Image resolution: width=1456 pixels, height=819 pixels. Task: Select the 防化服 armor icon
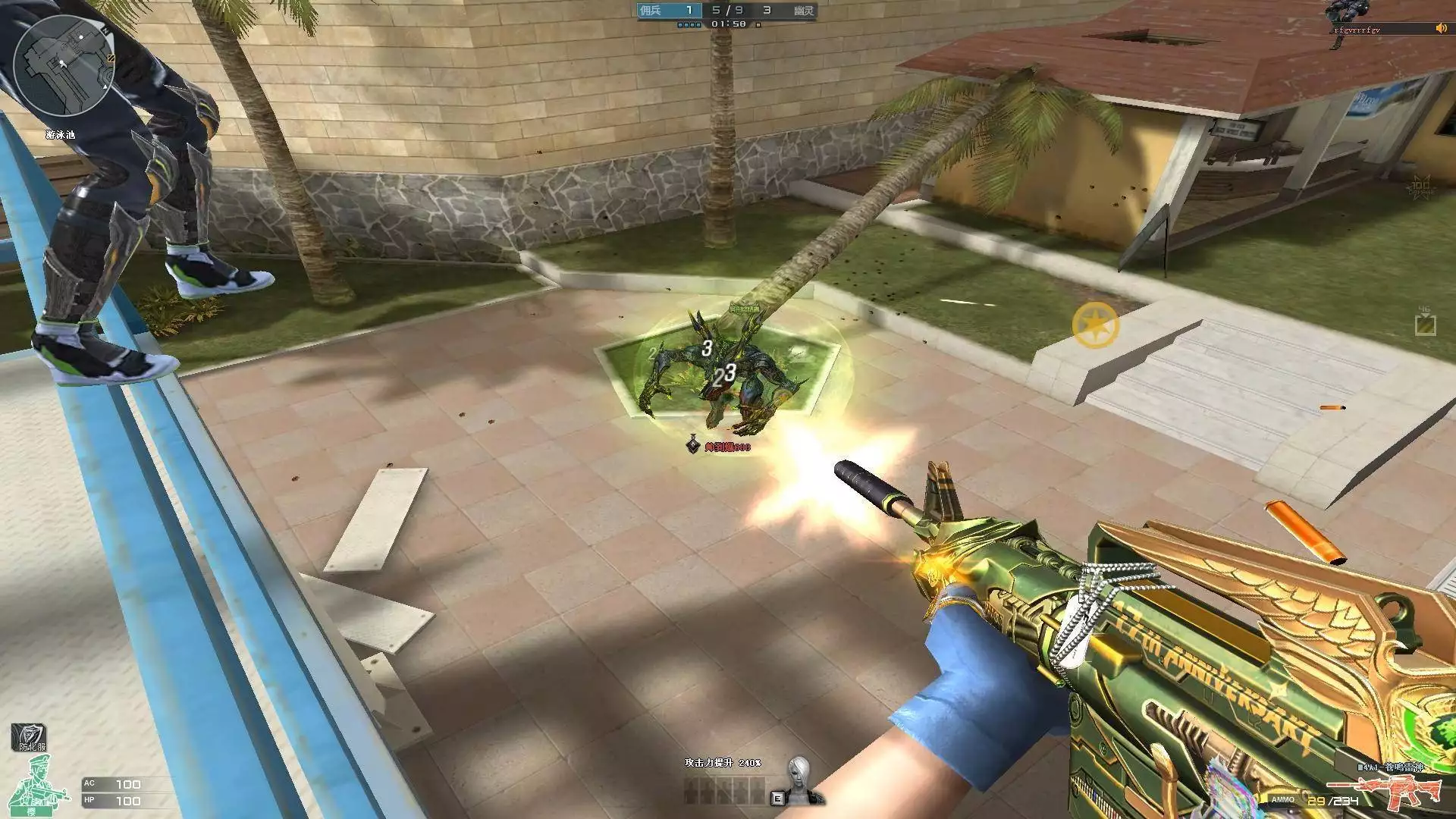pos(29,737)
